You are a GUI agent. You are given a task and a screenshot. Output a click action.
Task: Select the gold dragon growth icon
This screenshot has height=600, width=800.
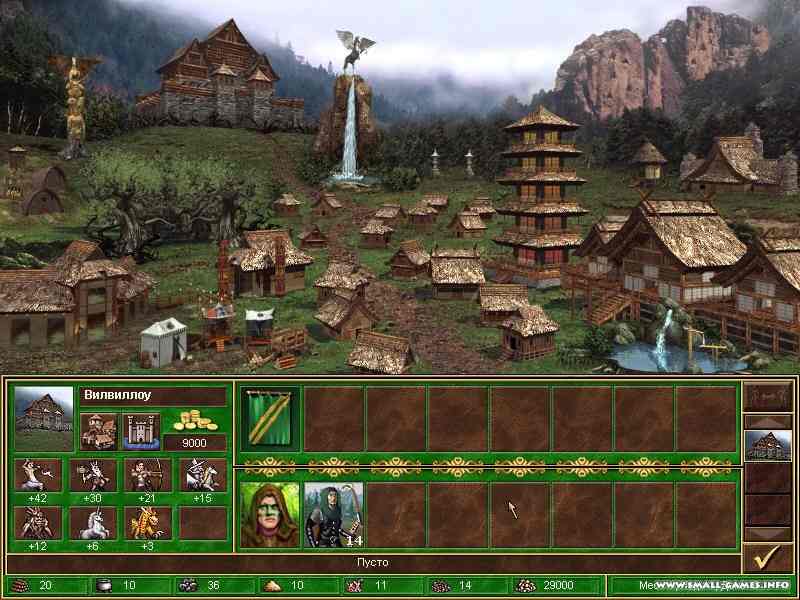pos(147,521)
